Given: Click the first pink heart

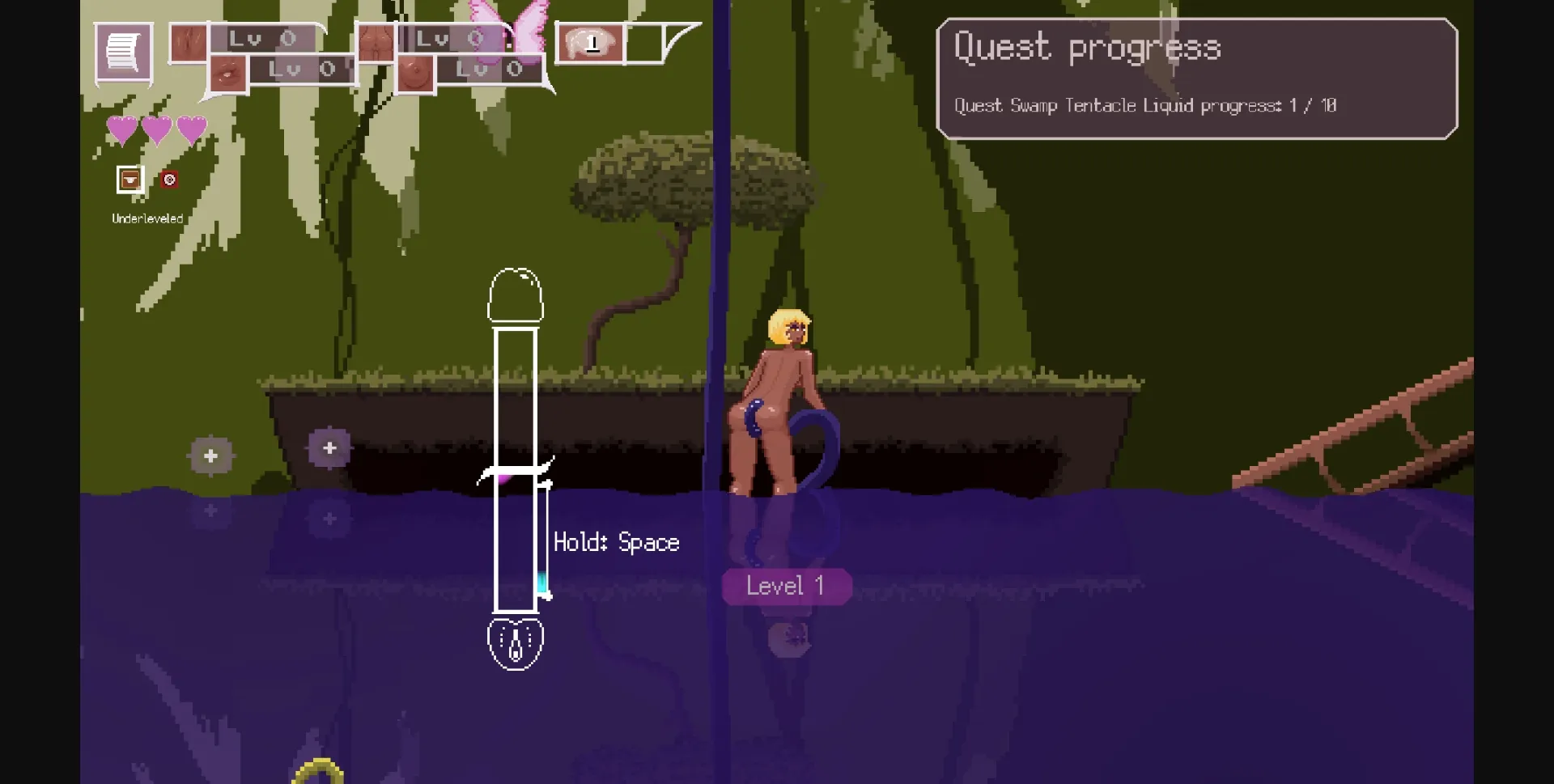Looking at the screenshot, I should tap(122, 128).
